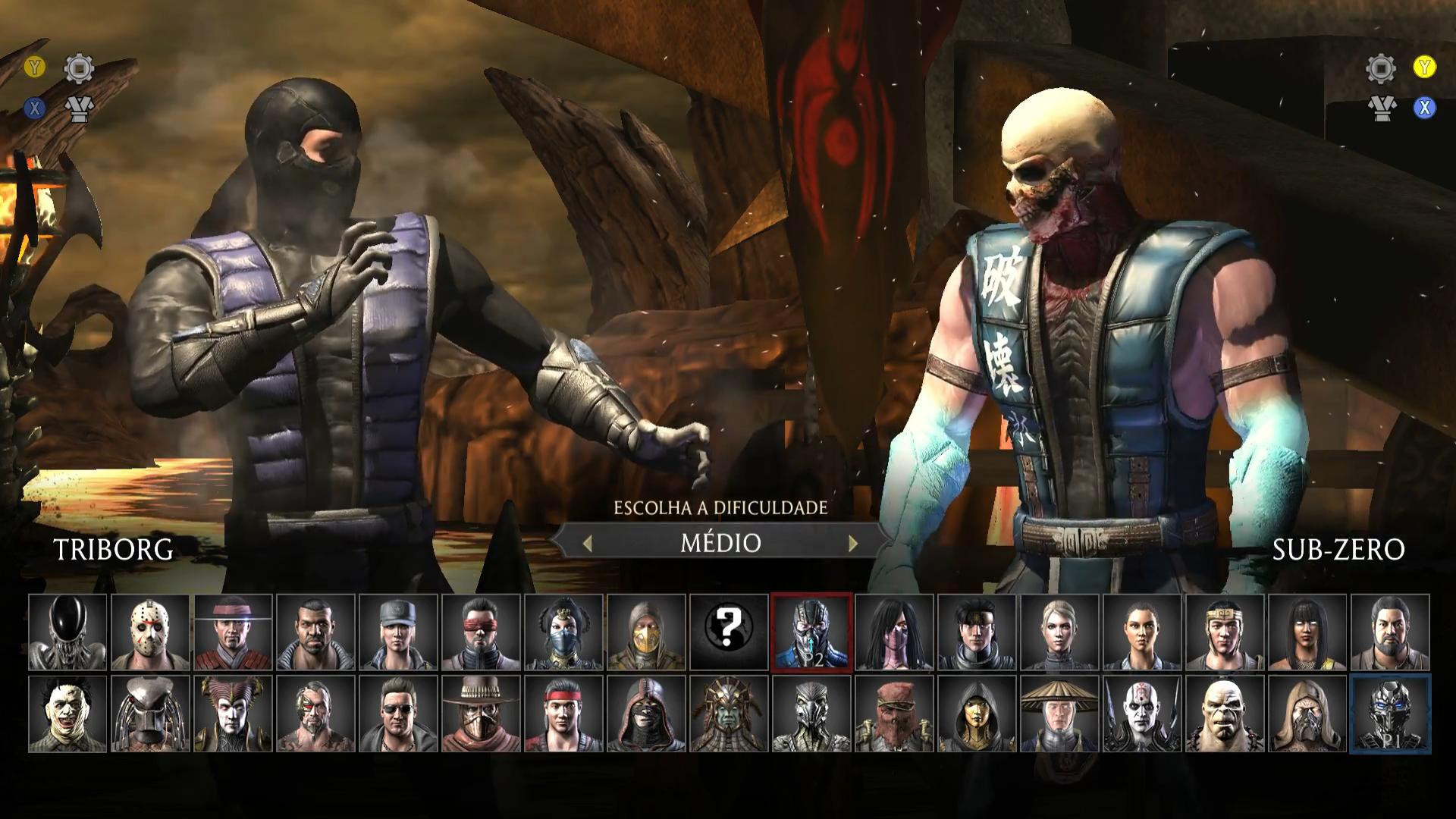The width and height of the screenshot is (1456, 819).
Task: Select Erron Black in the cowboy hat
Action: pos(481,714)
